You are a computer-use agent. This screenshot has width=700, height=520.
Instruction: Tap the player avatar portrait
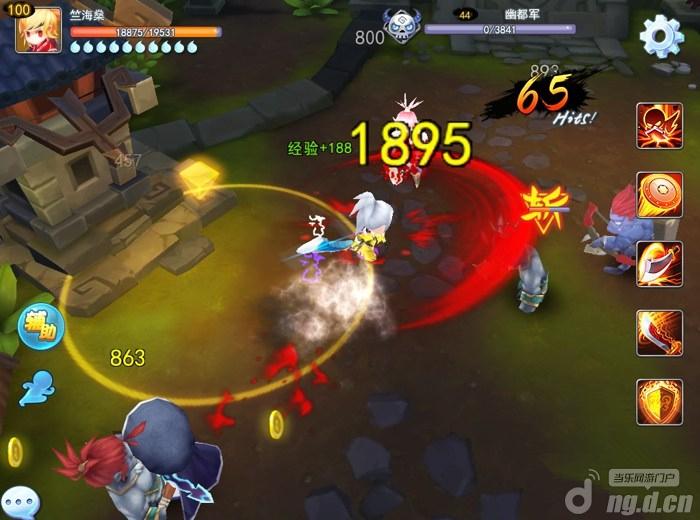38,29
